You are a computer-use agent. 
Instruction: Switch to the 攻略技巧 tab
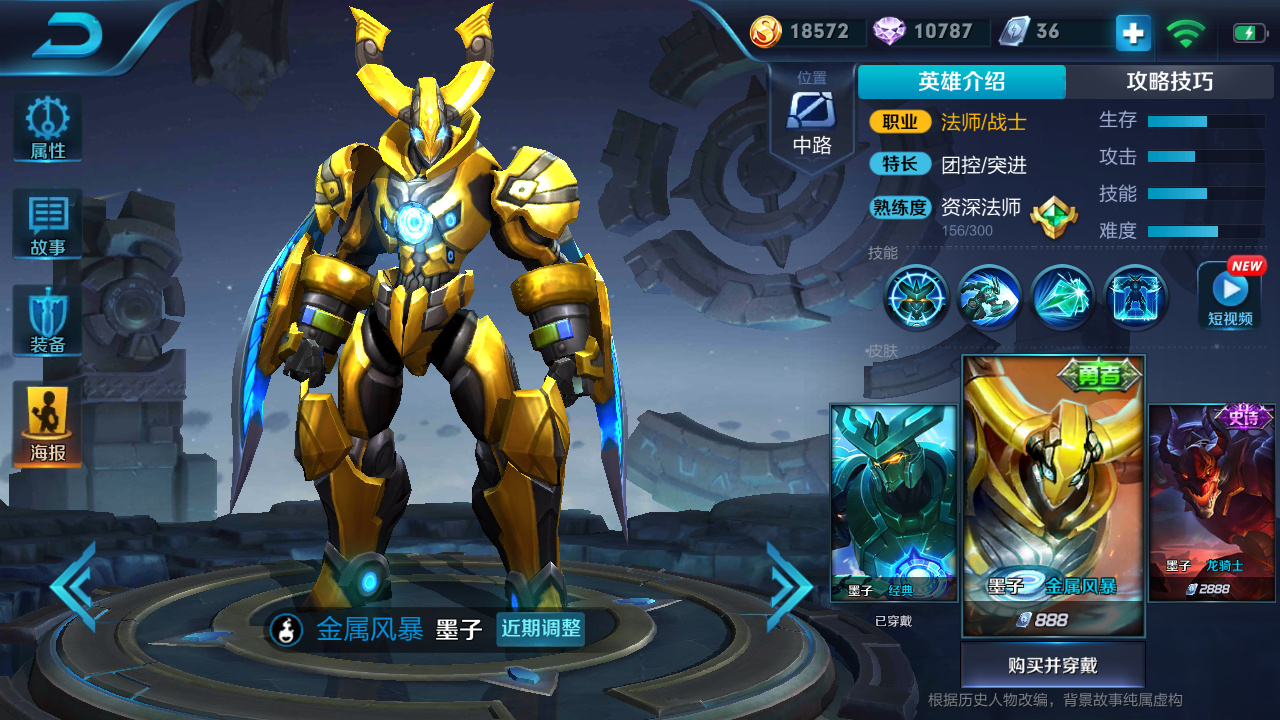tap(1172, 82)
